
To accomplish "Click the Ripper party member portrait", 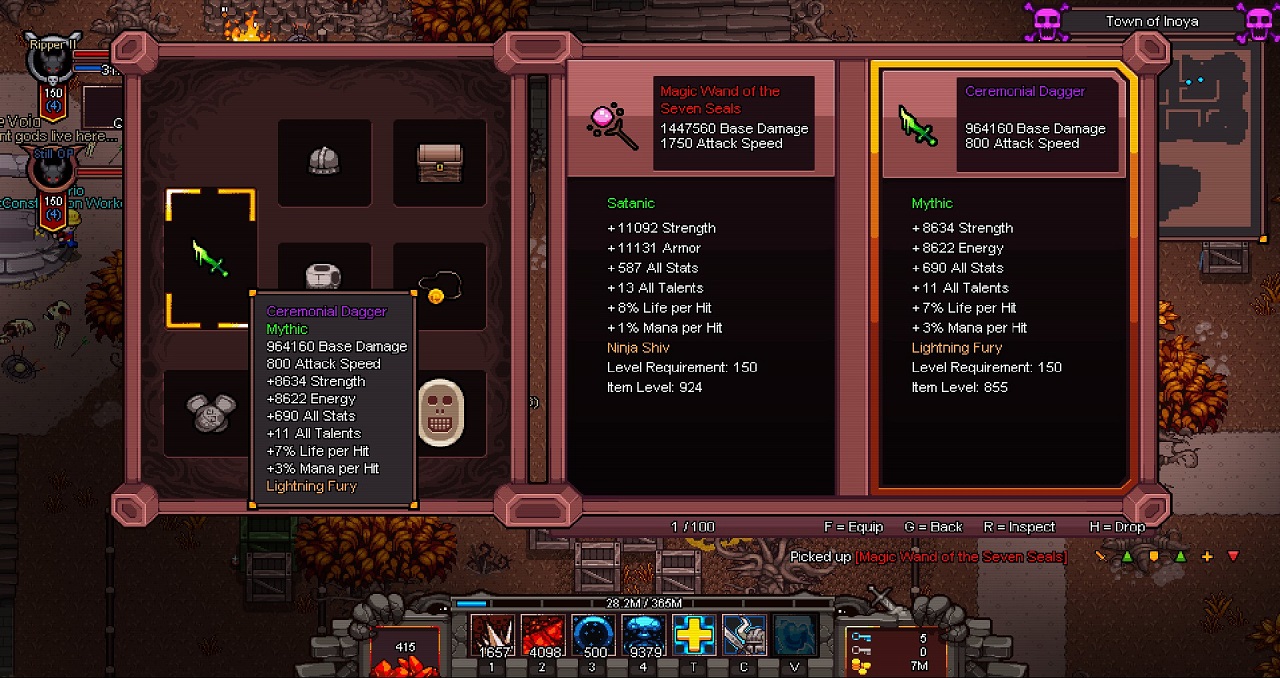I will (x=48, y=62).
